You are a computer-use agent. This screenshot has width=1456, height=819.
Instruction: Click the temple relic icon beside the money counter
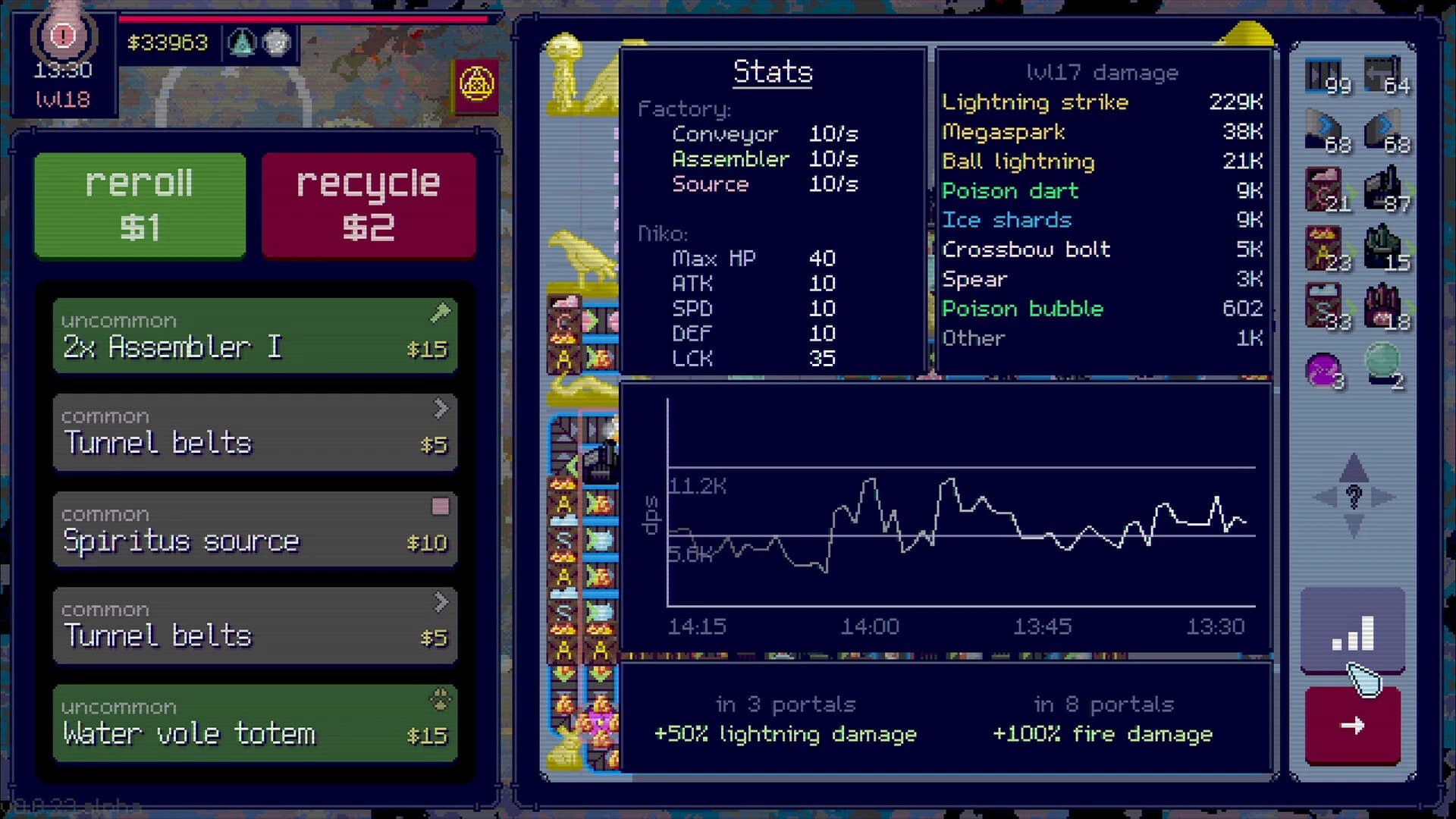(241, 43)
